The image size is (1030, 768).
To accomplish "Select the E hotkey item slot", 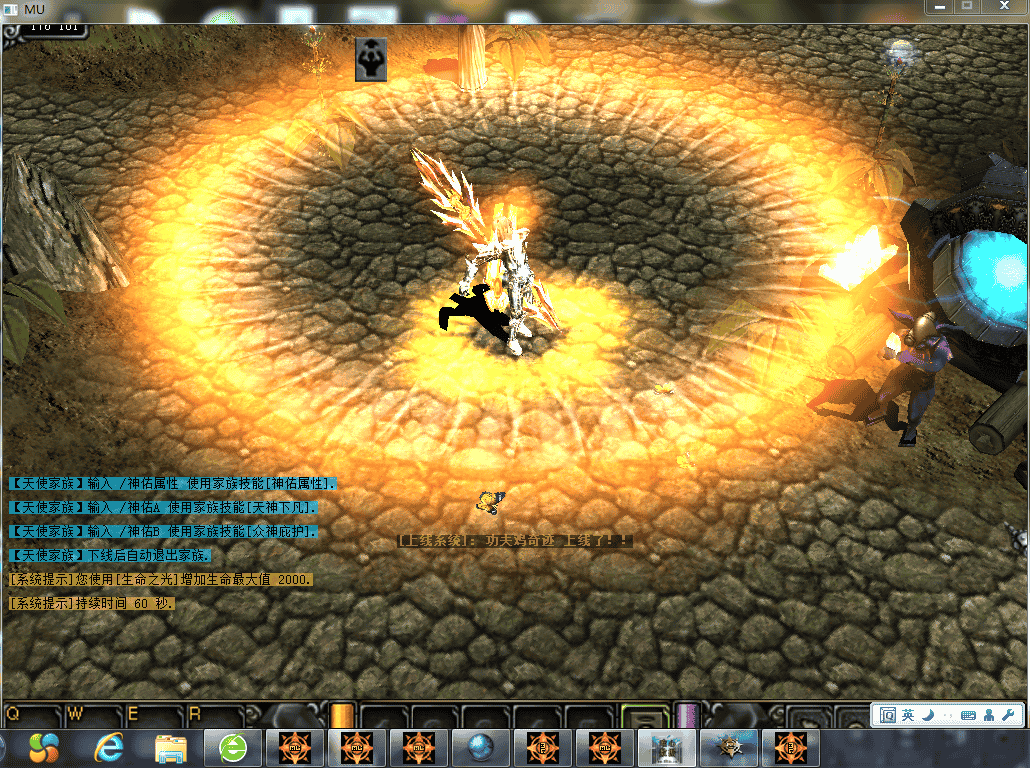I will (153, 715).
